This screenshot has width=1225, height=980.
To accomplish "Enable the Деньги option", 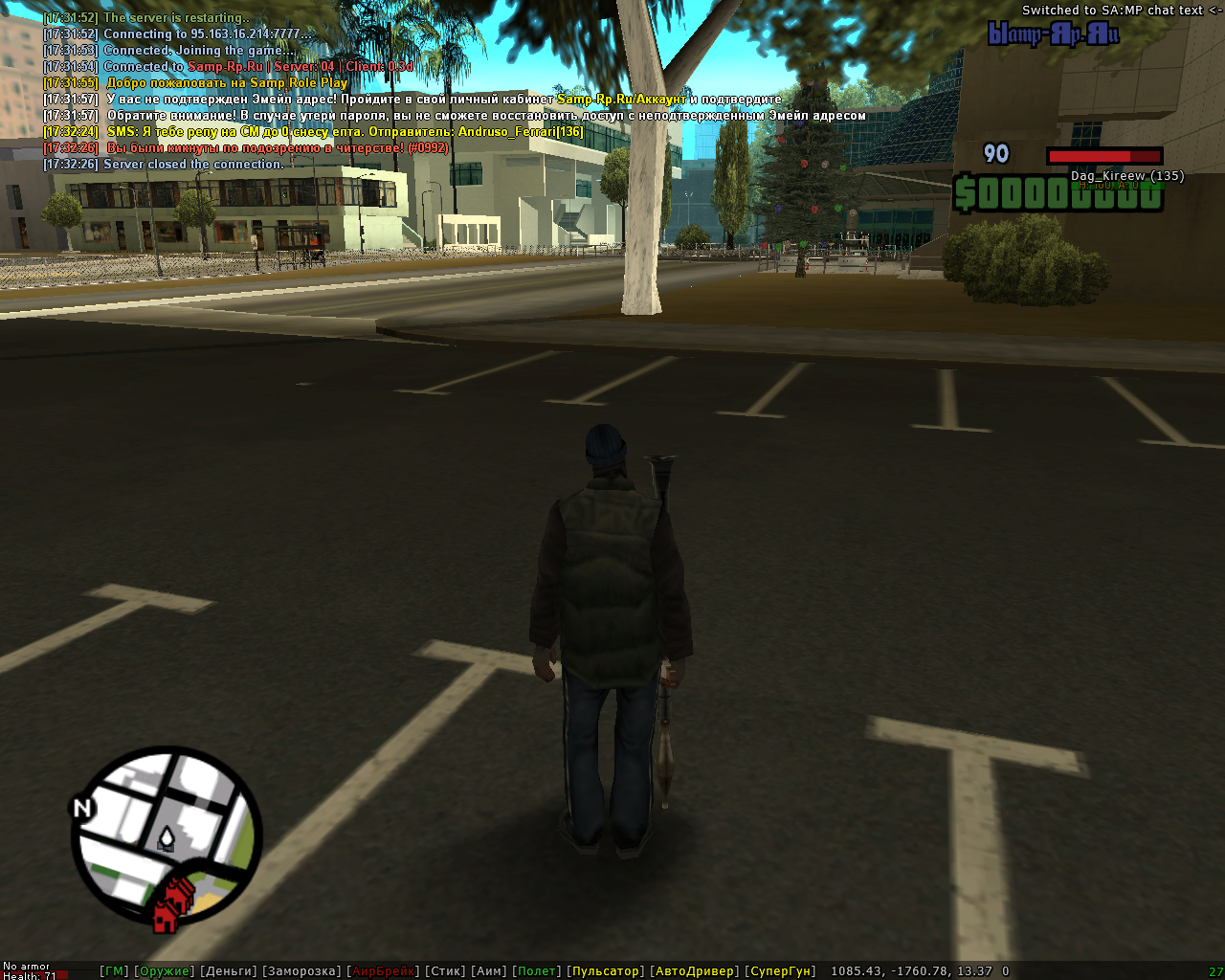I will tap(229, 971).
